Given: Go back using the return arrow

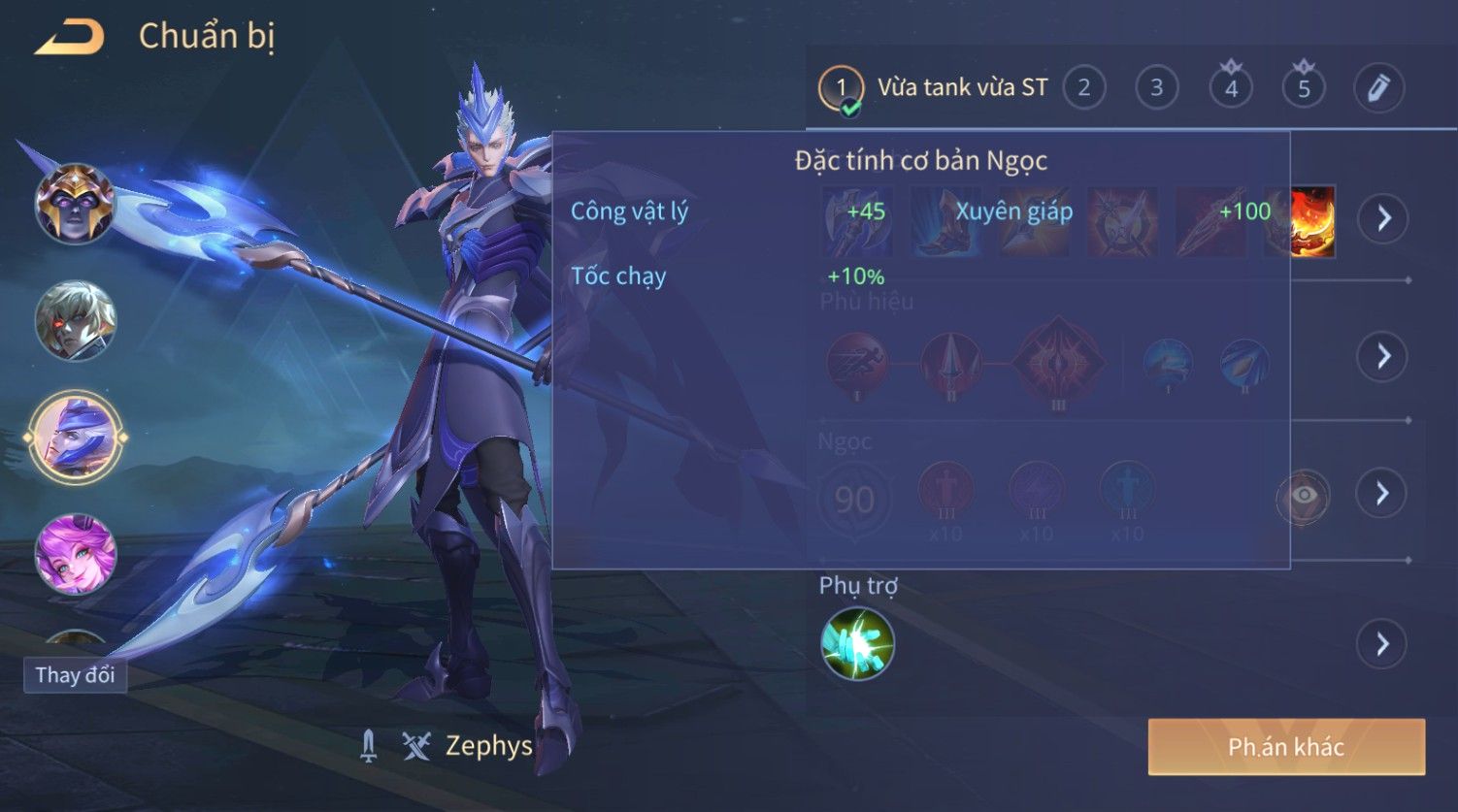Looking at the screenshot, I should point(70,38).
